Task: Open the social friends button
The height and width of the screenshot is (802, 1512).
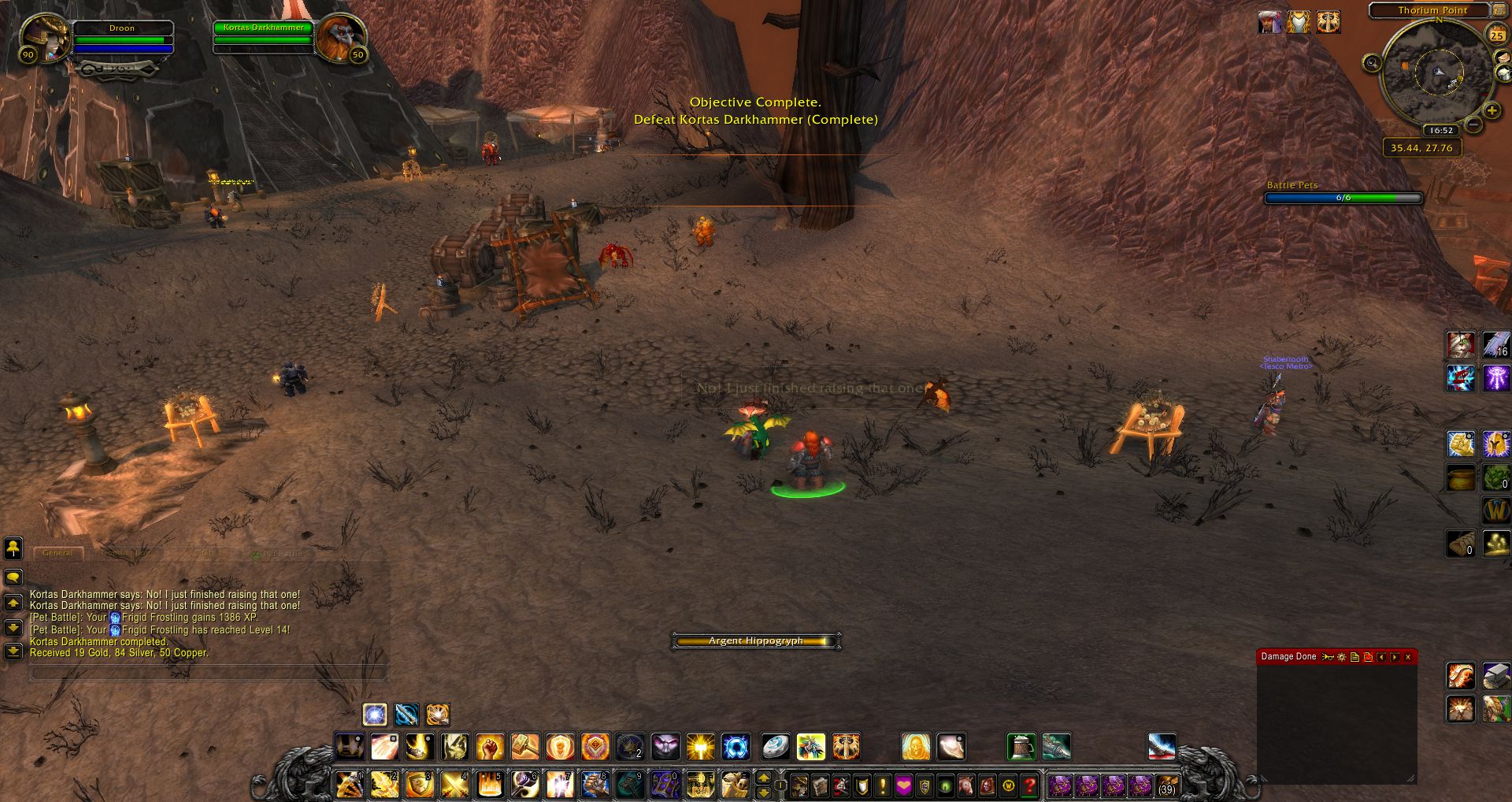Action: click(x=13, y=548)
